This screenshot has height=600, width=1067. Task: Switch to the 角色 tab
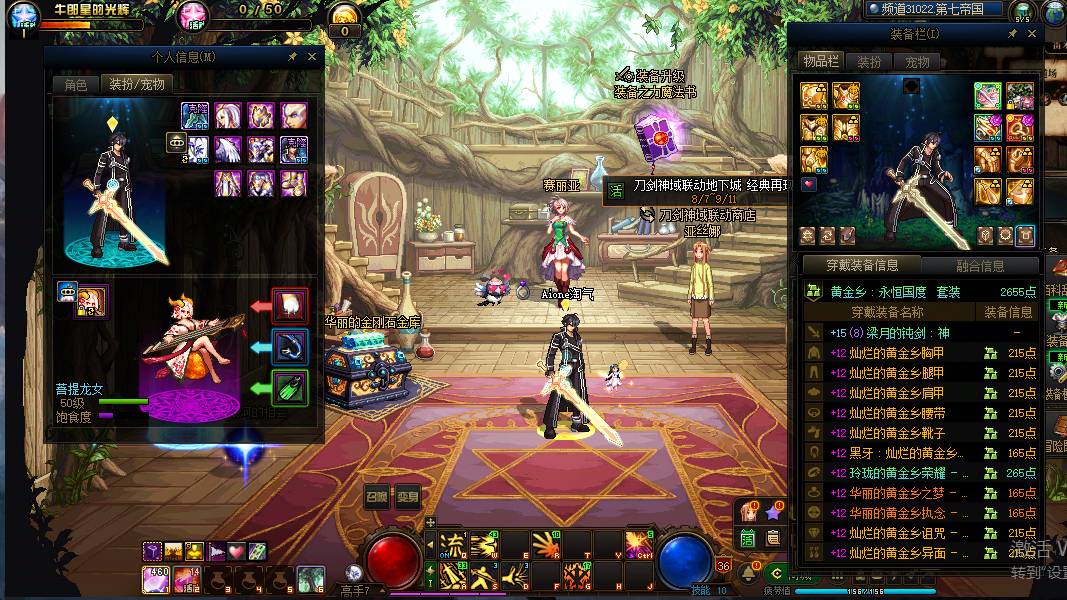coord(76,85)
